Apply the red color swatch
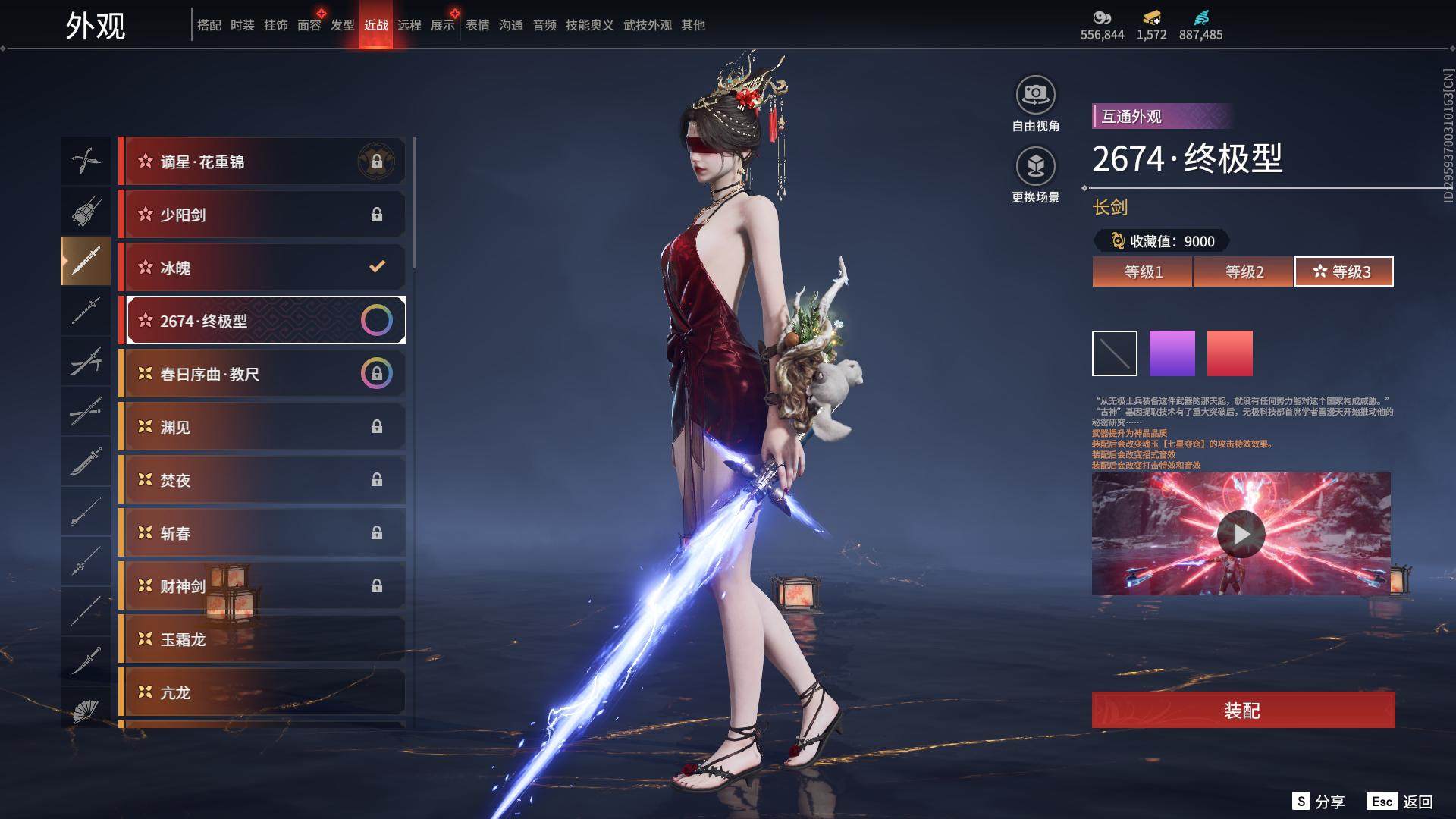The image size is (1456, 819). [x=1229, y=353]
